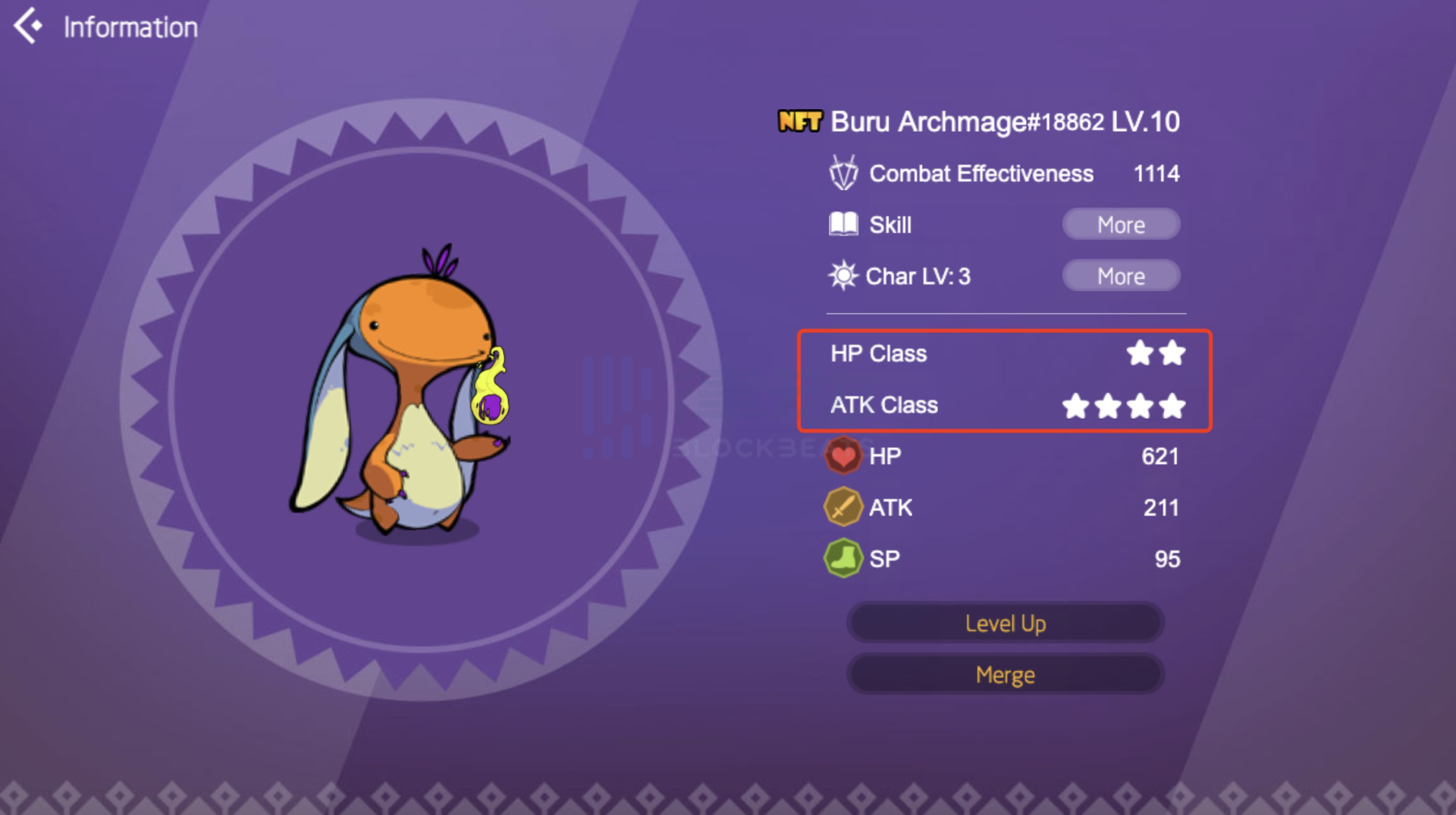Select the Merge button
Viewport: 1456px width, 815px height.
click(1005, 675)
